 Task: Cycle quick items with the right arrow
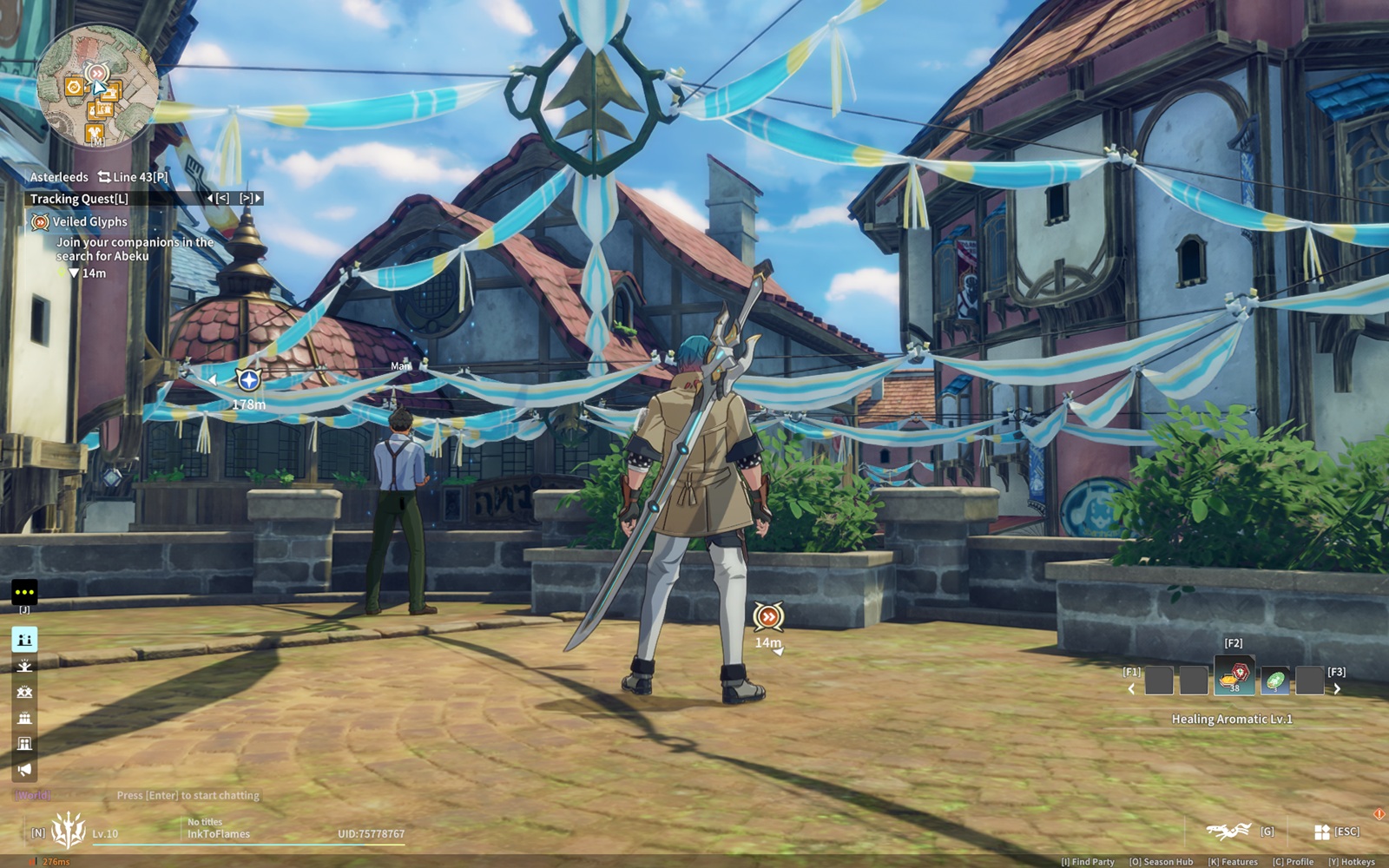[x=1337, y=689]
